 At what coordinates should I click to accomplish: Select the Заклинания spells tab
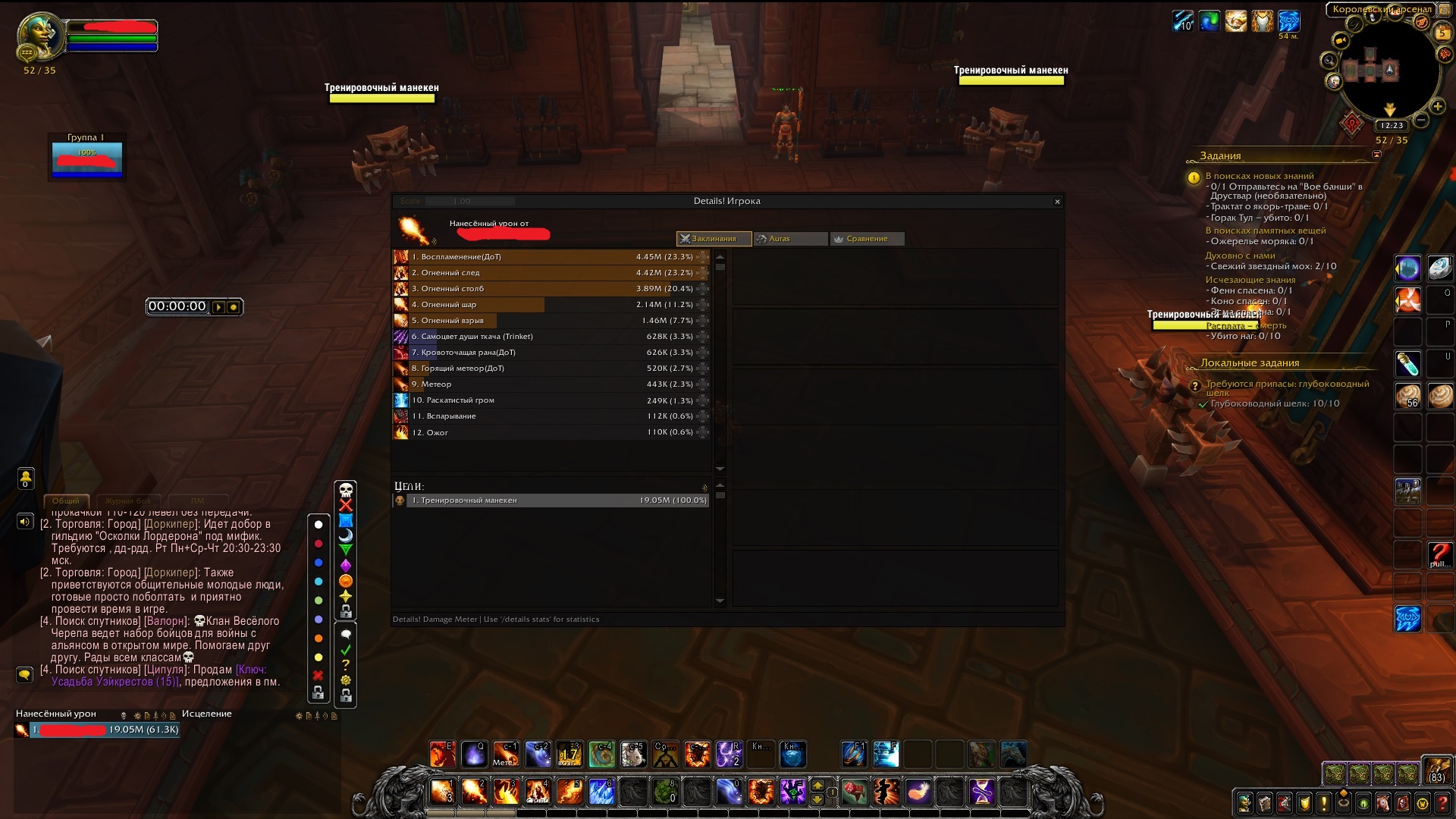714,239
